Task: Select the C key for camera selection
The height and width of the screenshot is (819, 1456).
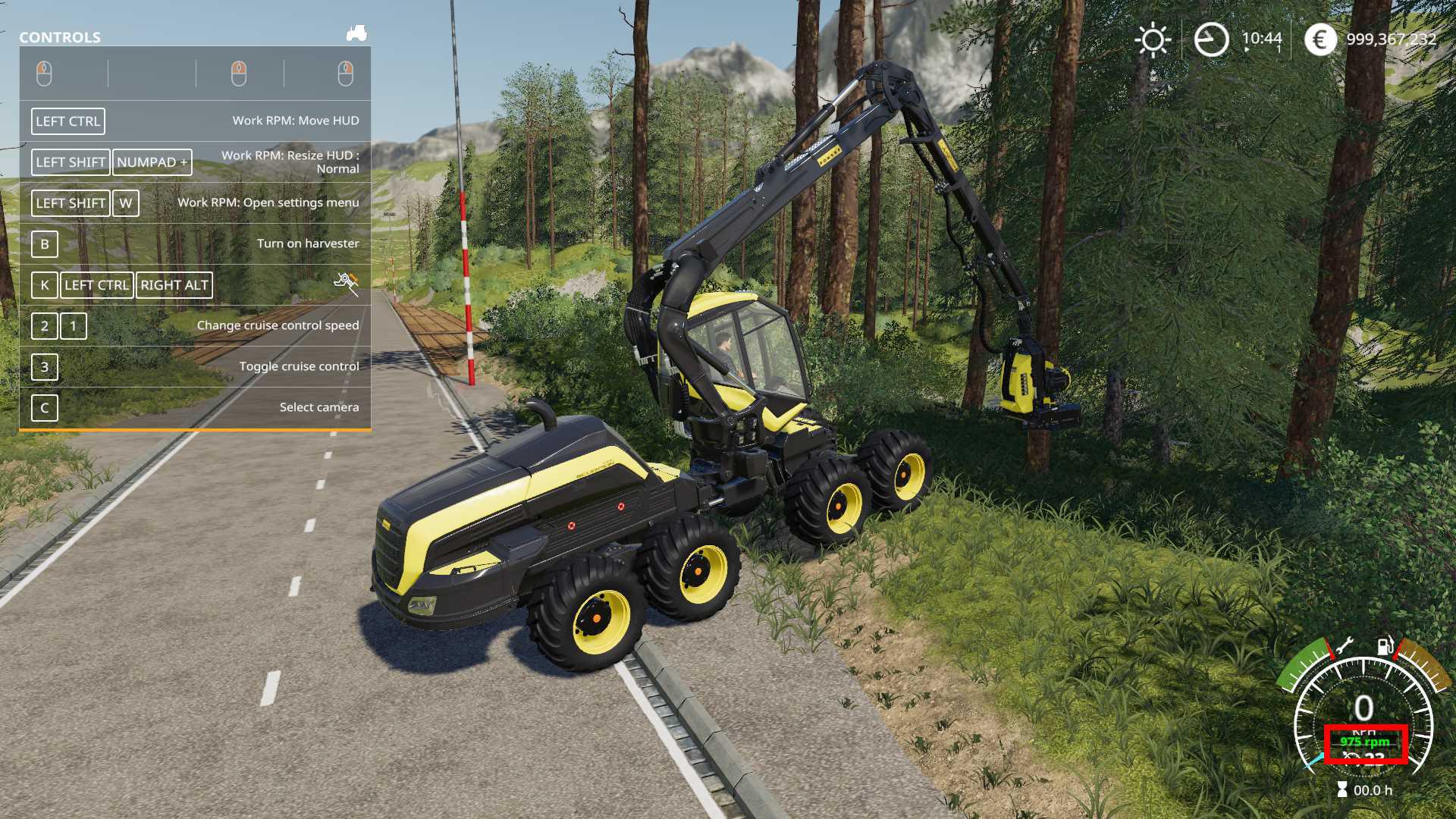Action: click(x=43, y=407)
